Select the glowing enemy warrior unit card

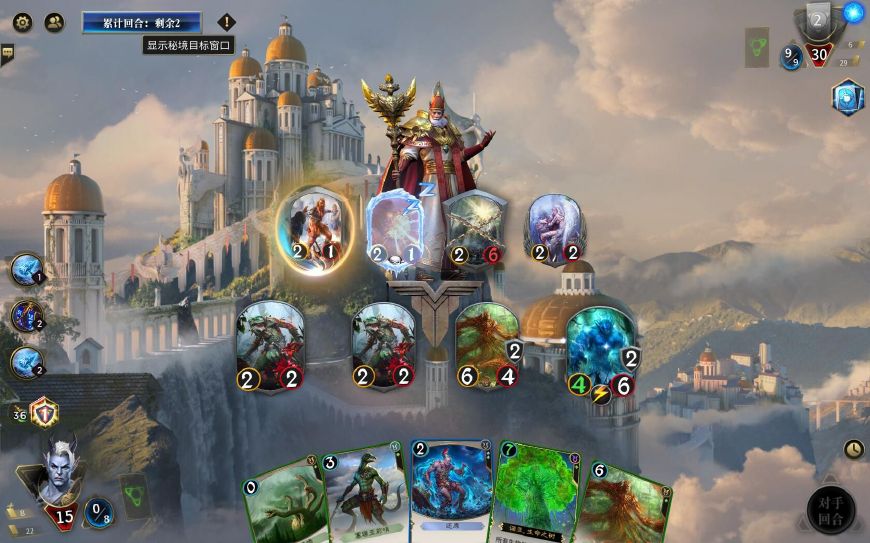(x=314, y=228)
